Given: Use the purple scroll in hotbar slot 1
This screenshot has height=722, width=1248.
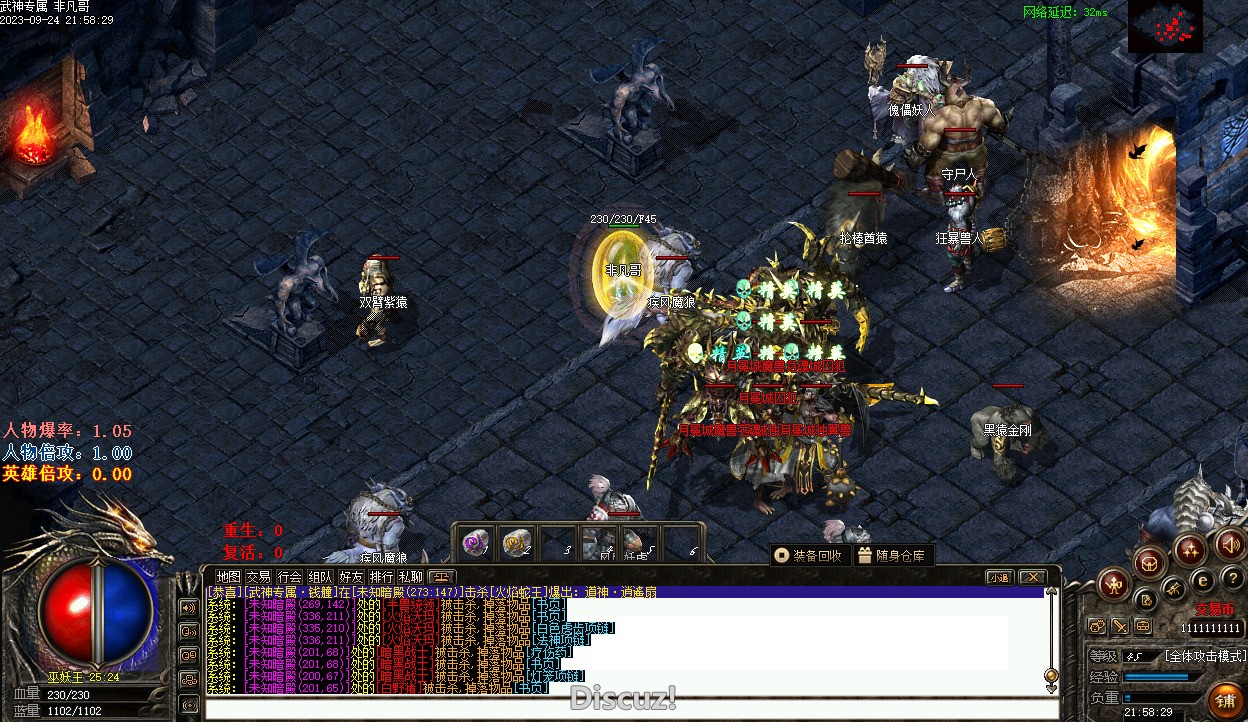Looking at the screenshot, I should pos(474,543).
